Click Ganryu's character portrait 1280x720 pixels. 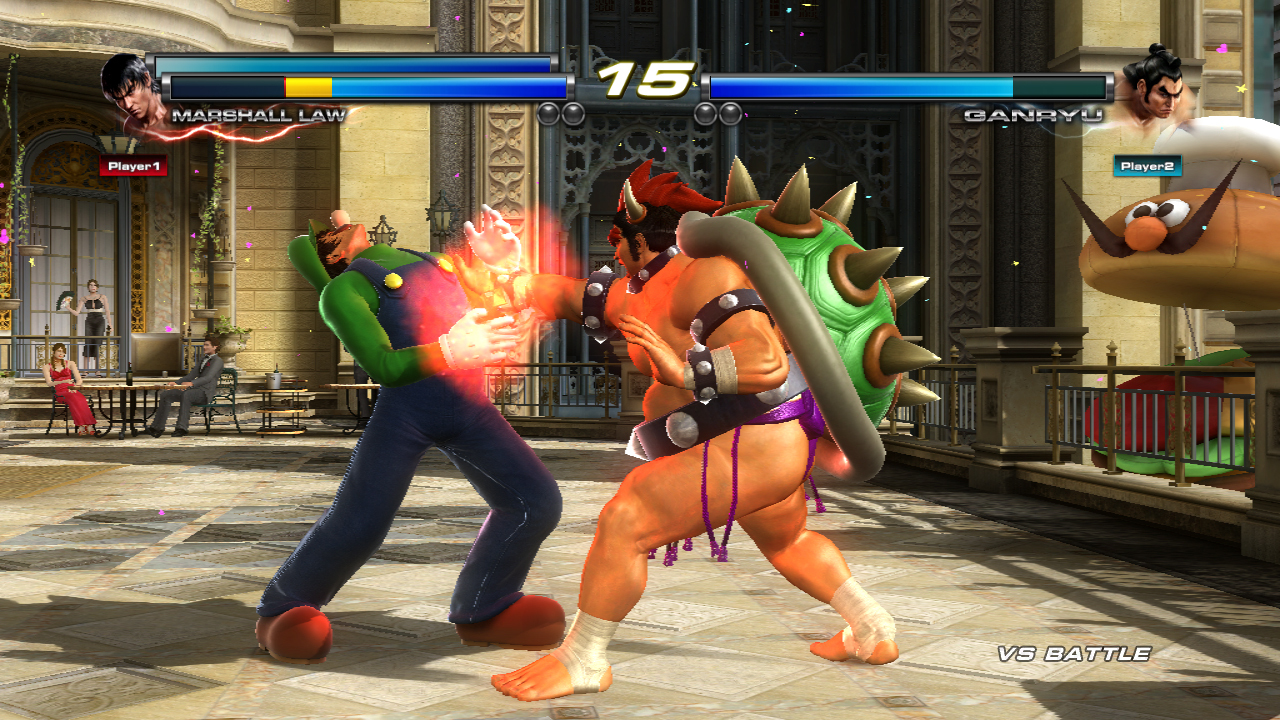coord(1151,88)
